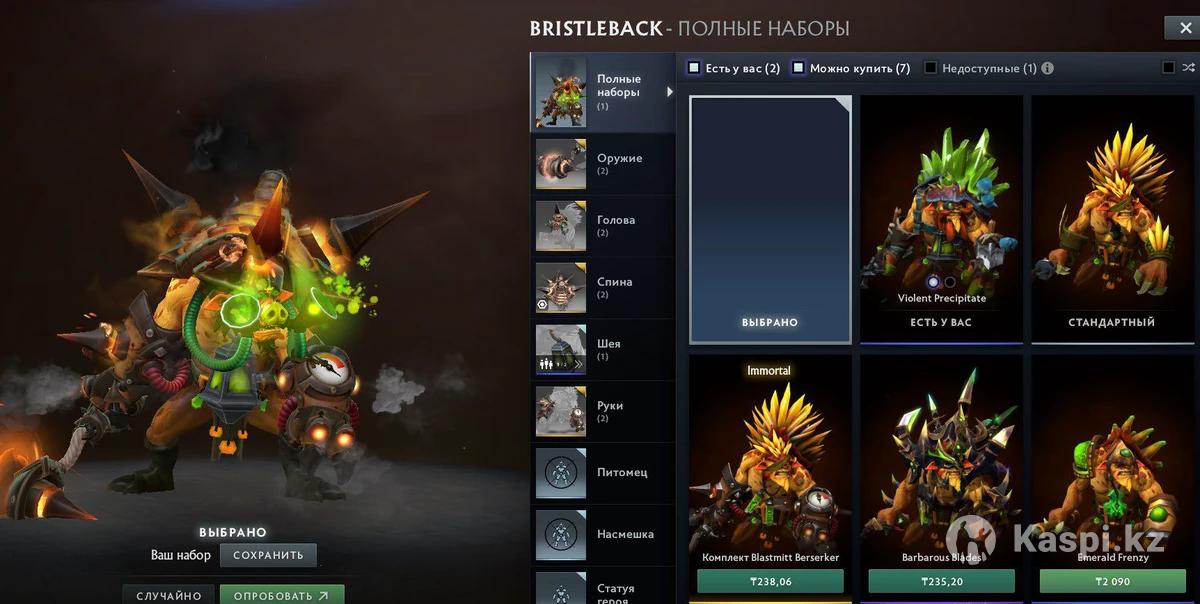Save the current set with Сохранить

point(268,555)
